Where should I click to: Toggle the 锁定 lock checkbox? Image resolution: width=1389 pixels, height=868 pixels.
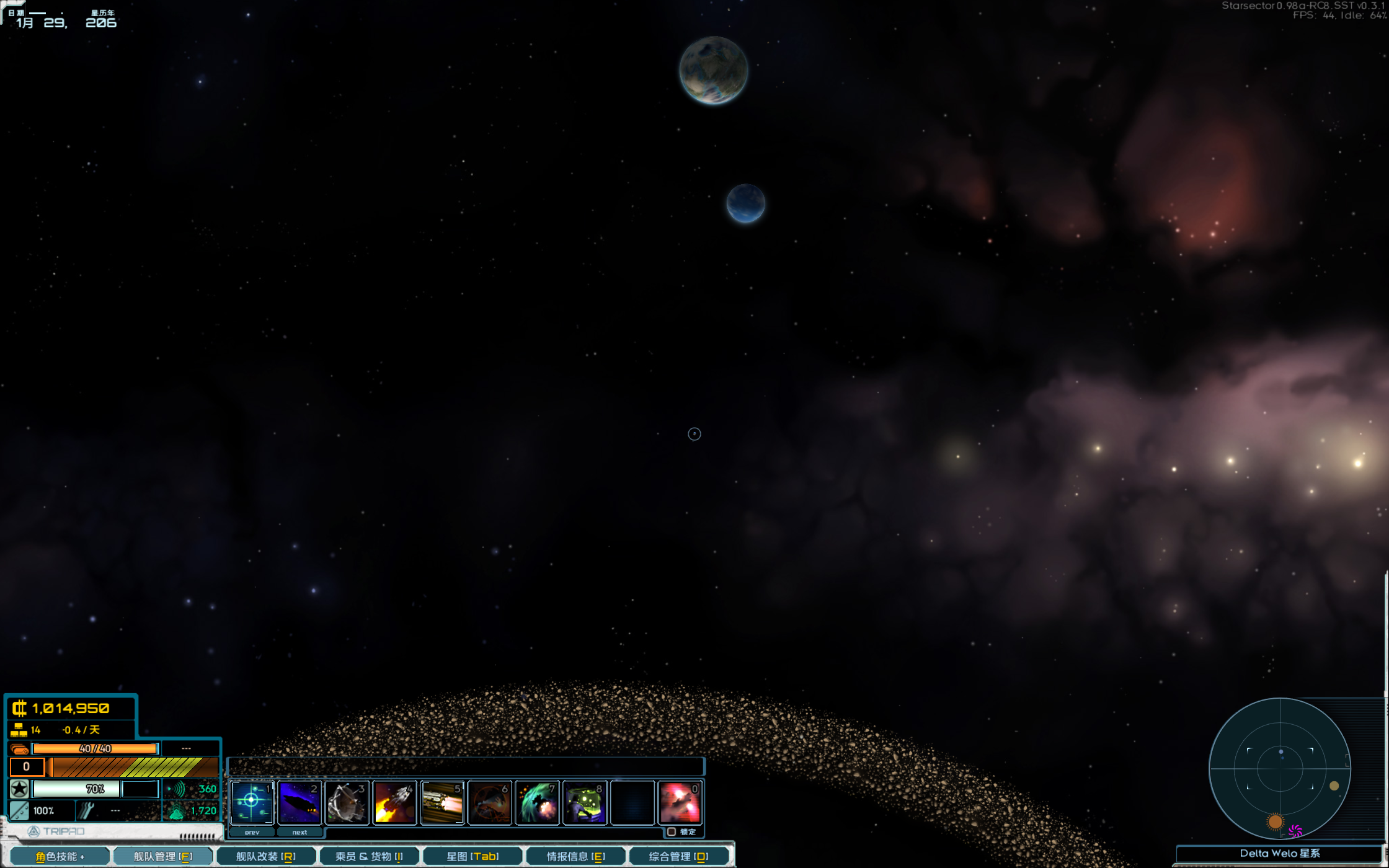672,831
